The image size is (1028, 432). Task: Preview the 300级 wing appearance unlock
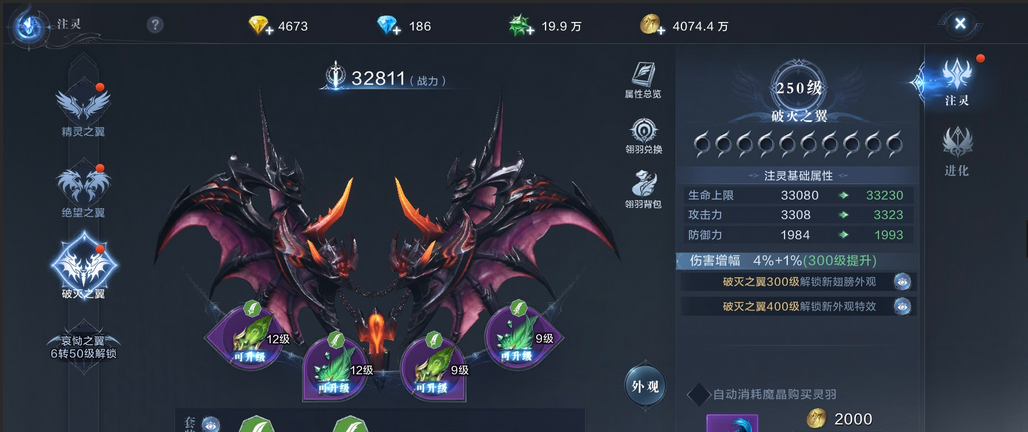point(902,282)
